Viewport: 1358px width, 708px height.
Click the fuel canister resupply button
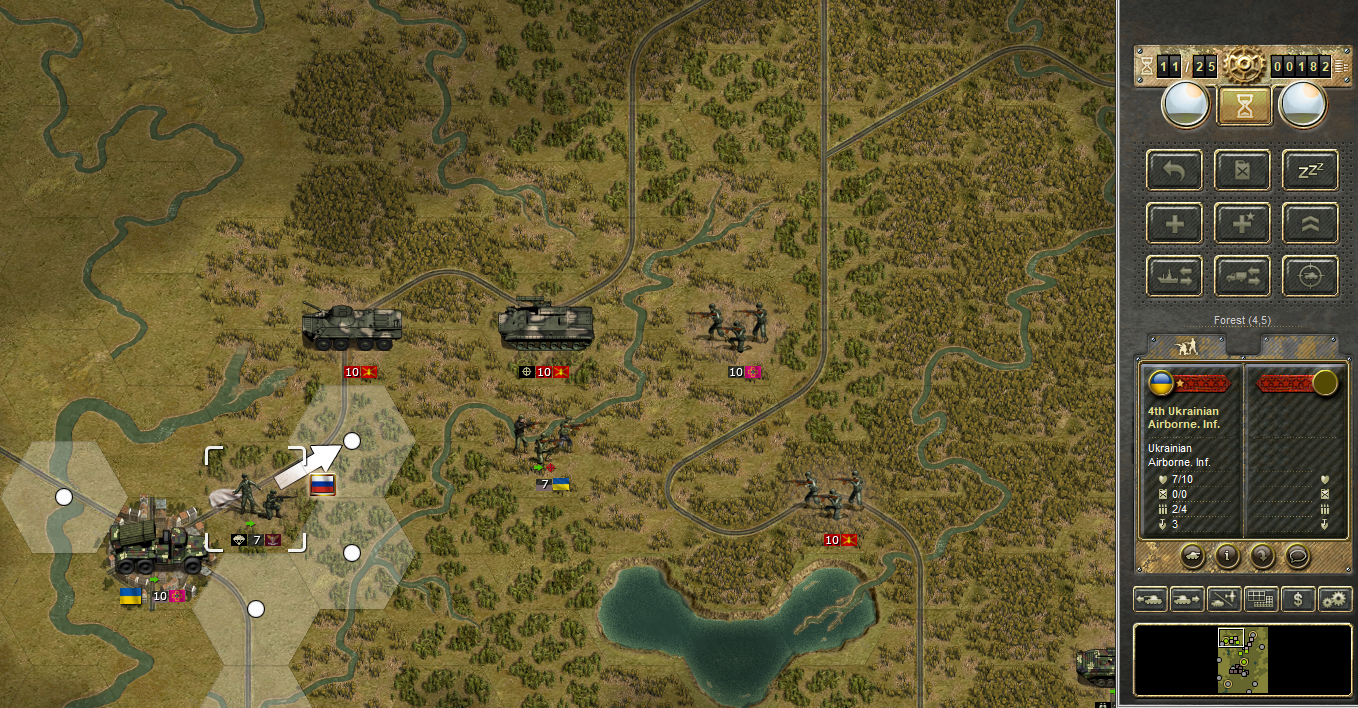point(1243,170)
